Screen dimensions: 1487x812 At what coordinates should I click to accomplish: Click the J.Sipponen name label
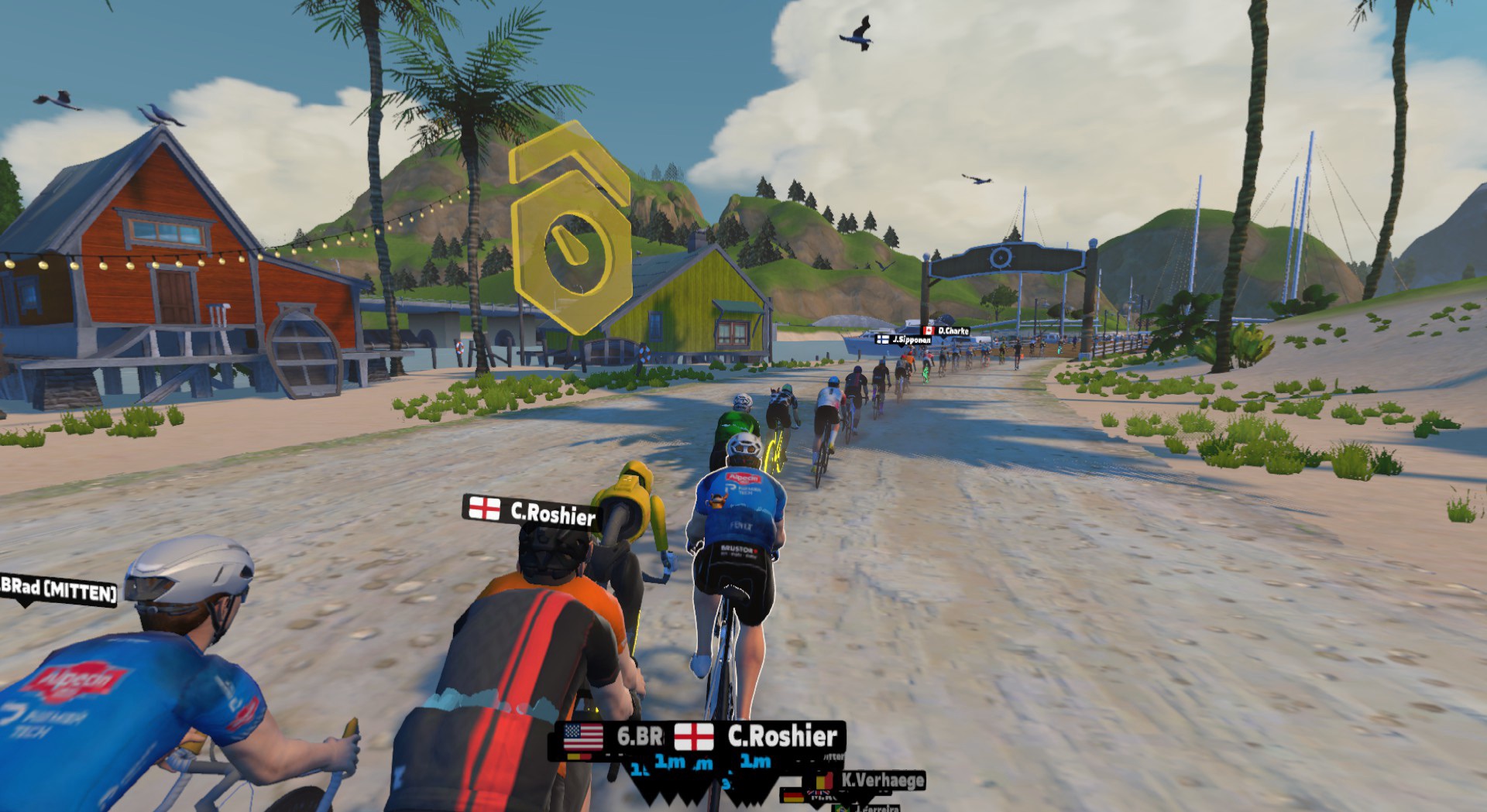click(904, 340)
